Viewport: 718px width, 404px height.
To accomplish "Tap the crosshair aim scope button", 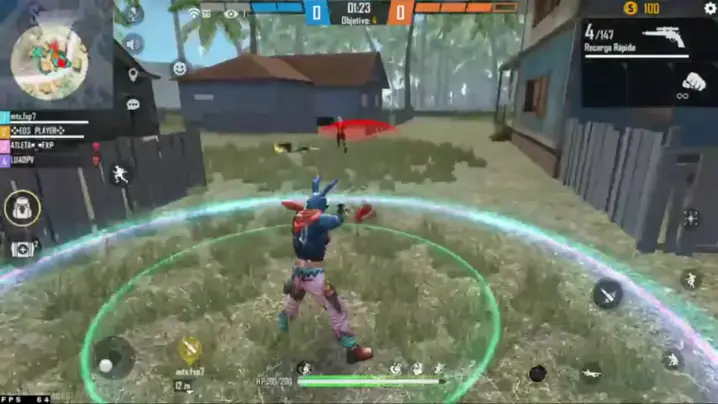I will click(x=690, y=217).
